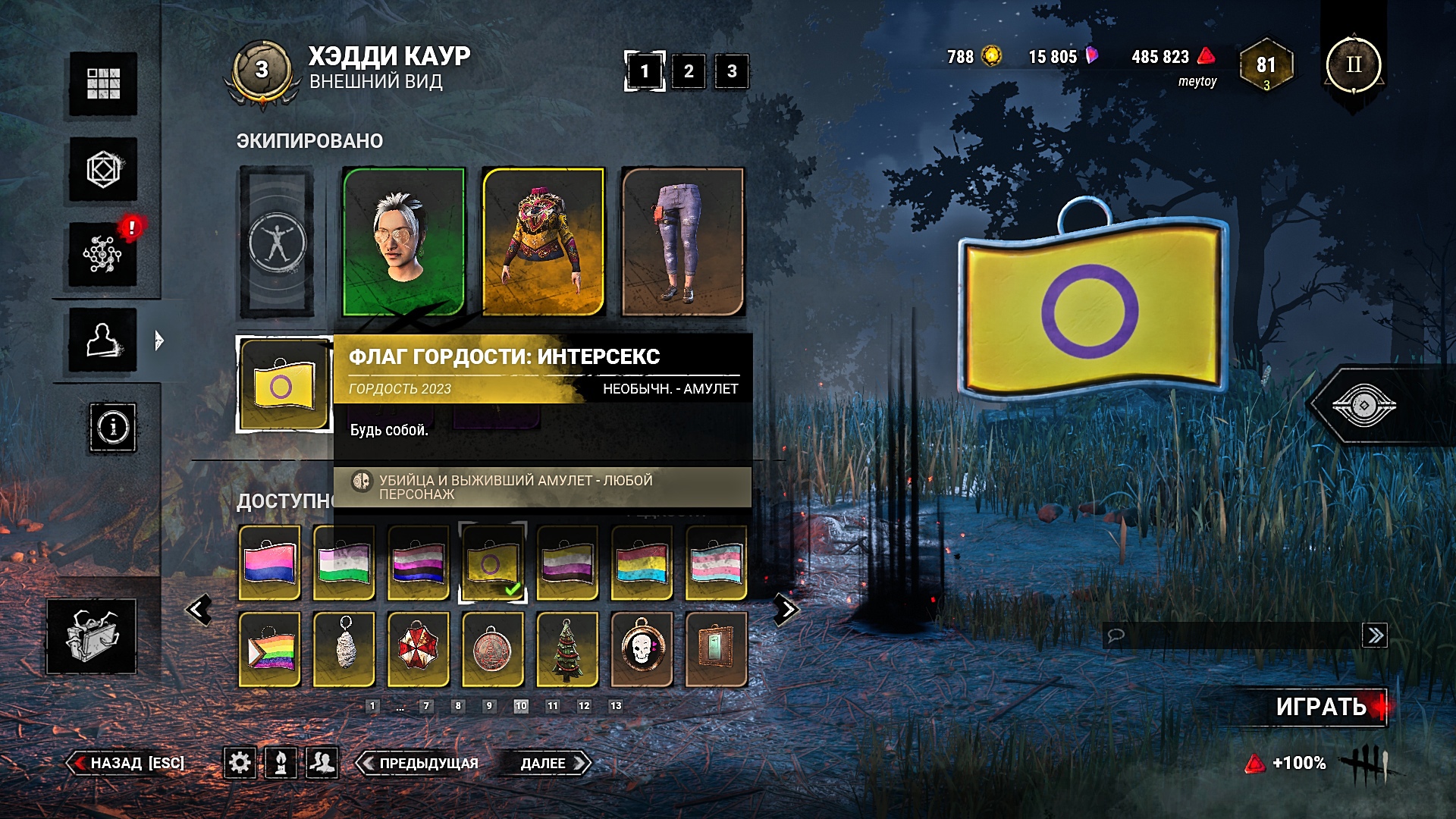Select the Umbrella Corporation charm

[419, 649]
